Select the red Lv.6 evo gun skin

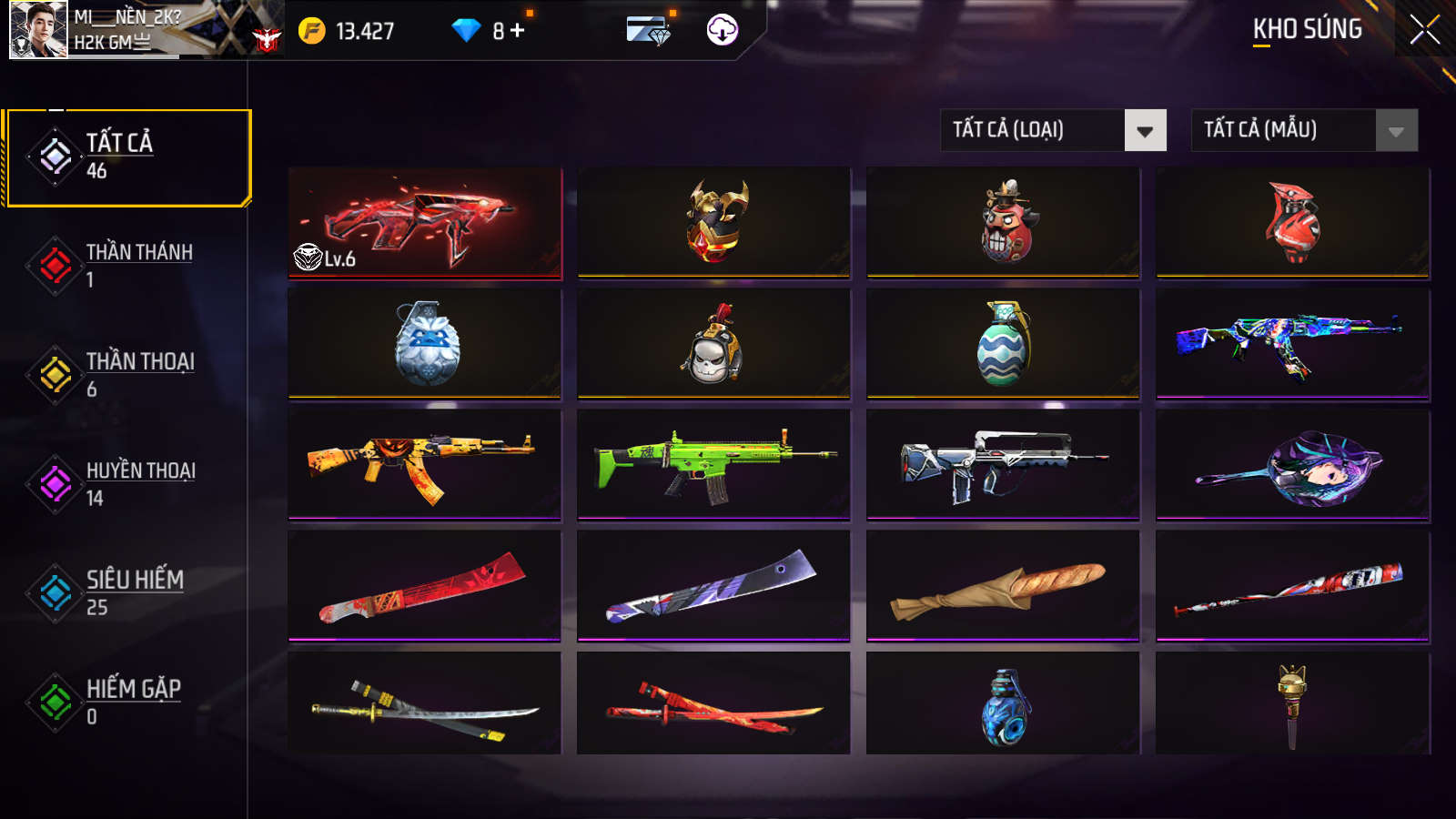pos(425,223)
